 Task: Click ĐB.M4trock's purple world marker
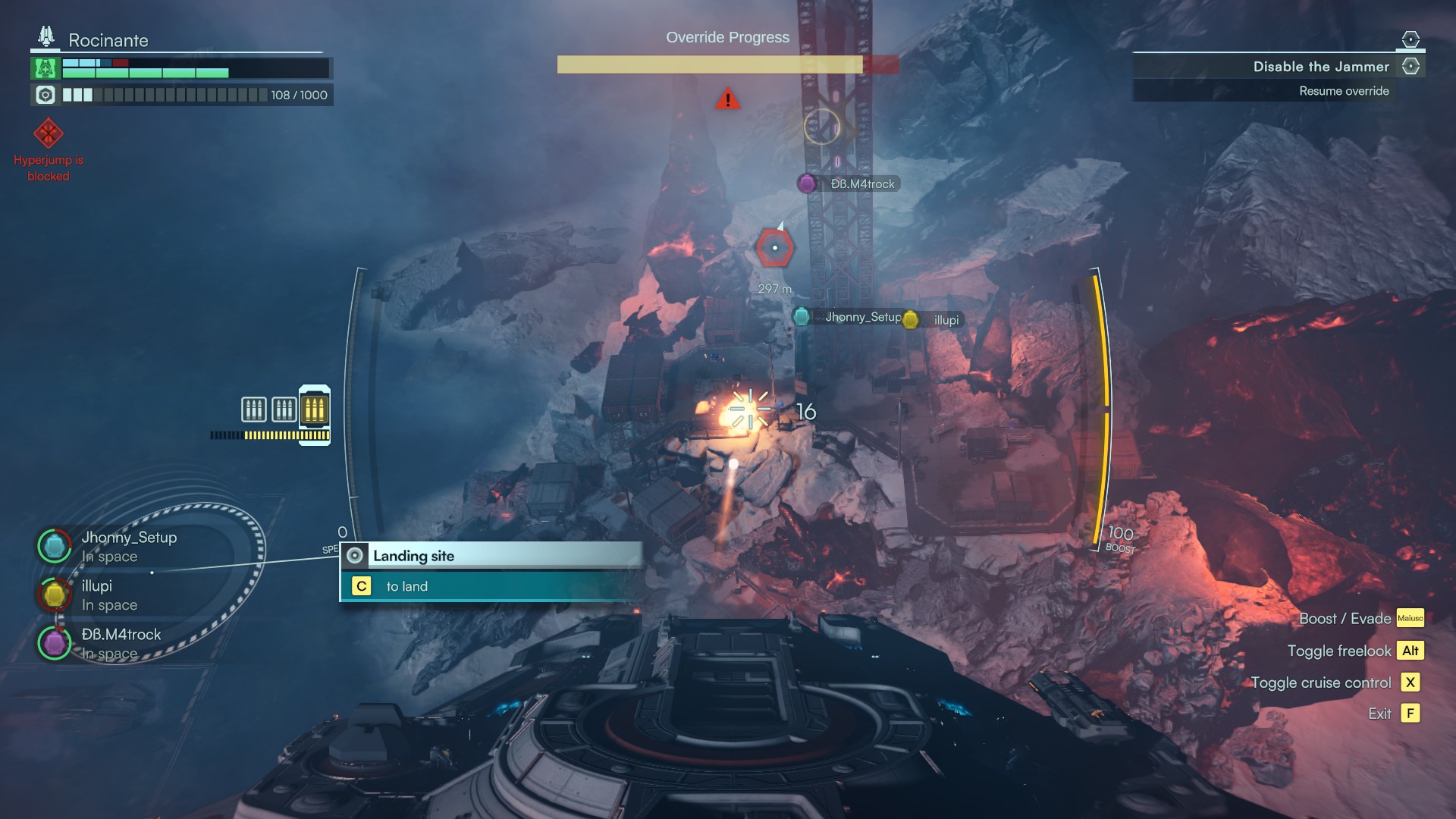point(807,184)
